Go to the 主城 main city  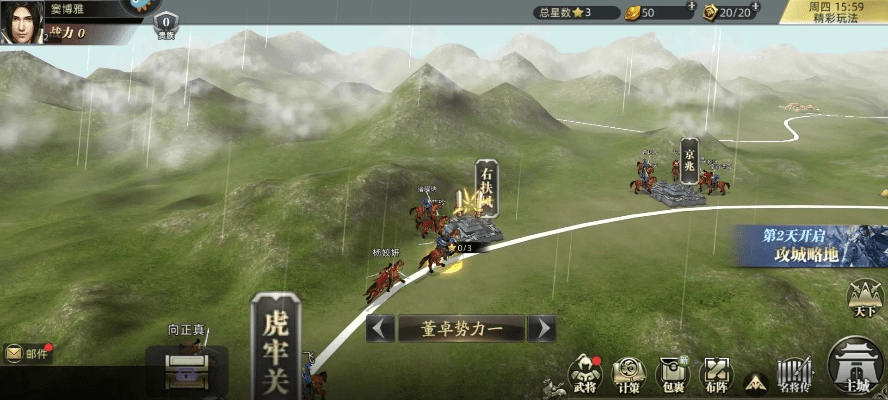[856, 368]
